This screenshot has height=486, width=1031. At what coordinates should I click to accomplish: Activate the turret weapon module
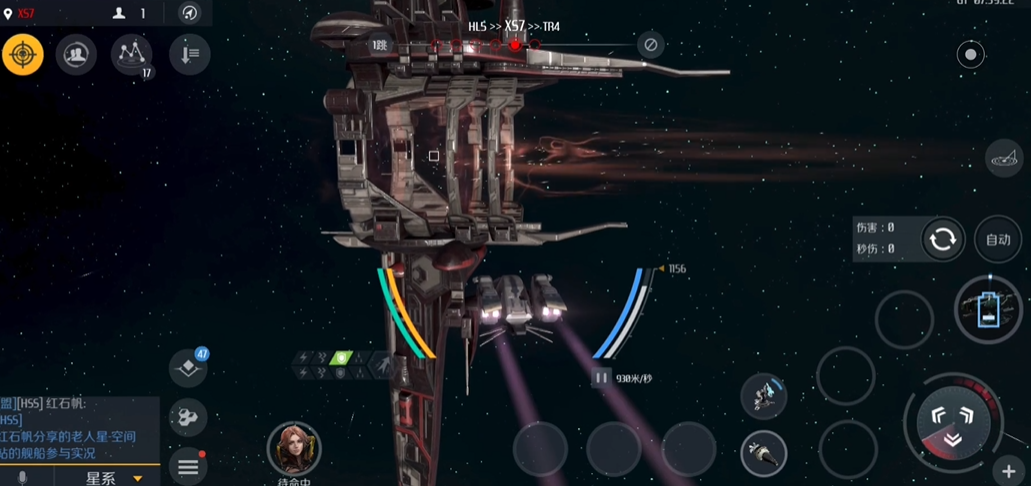click(764, 397)
